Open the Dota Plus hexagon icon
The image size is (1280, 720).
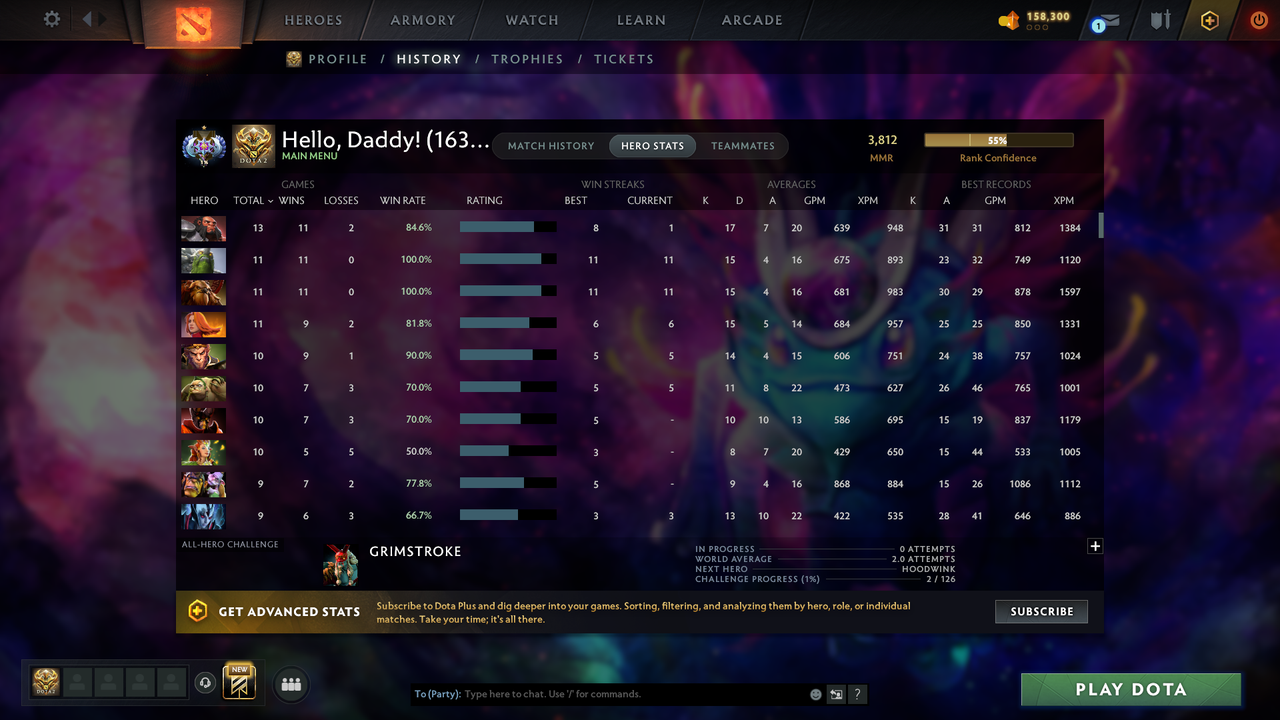point(1209,20)
